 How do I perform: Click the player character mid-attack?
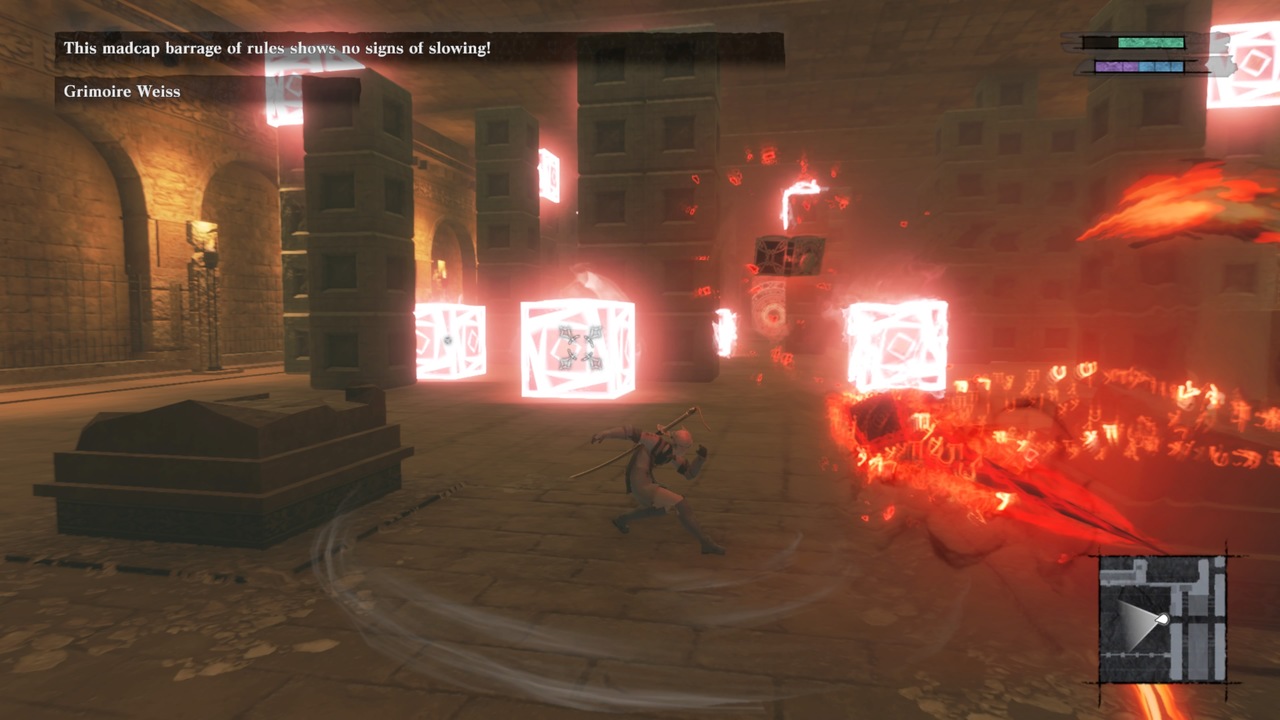(x=660, y=470)
